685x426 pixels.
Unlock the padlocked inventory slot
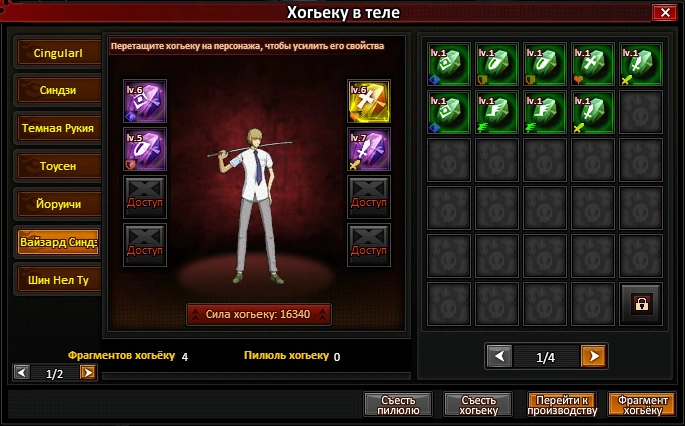pos(640,303)
